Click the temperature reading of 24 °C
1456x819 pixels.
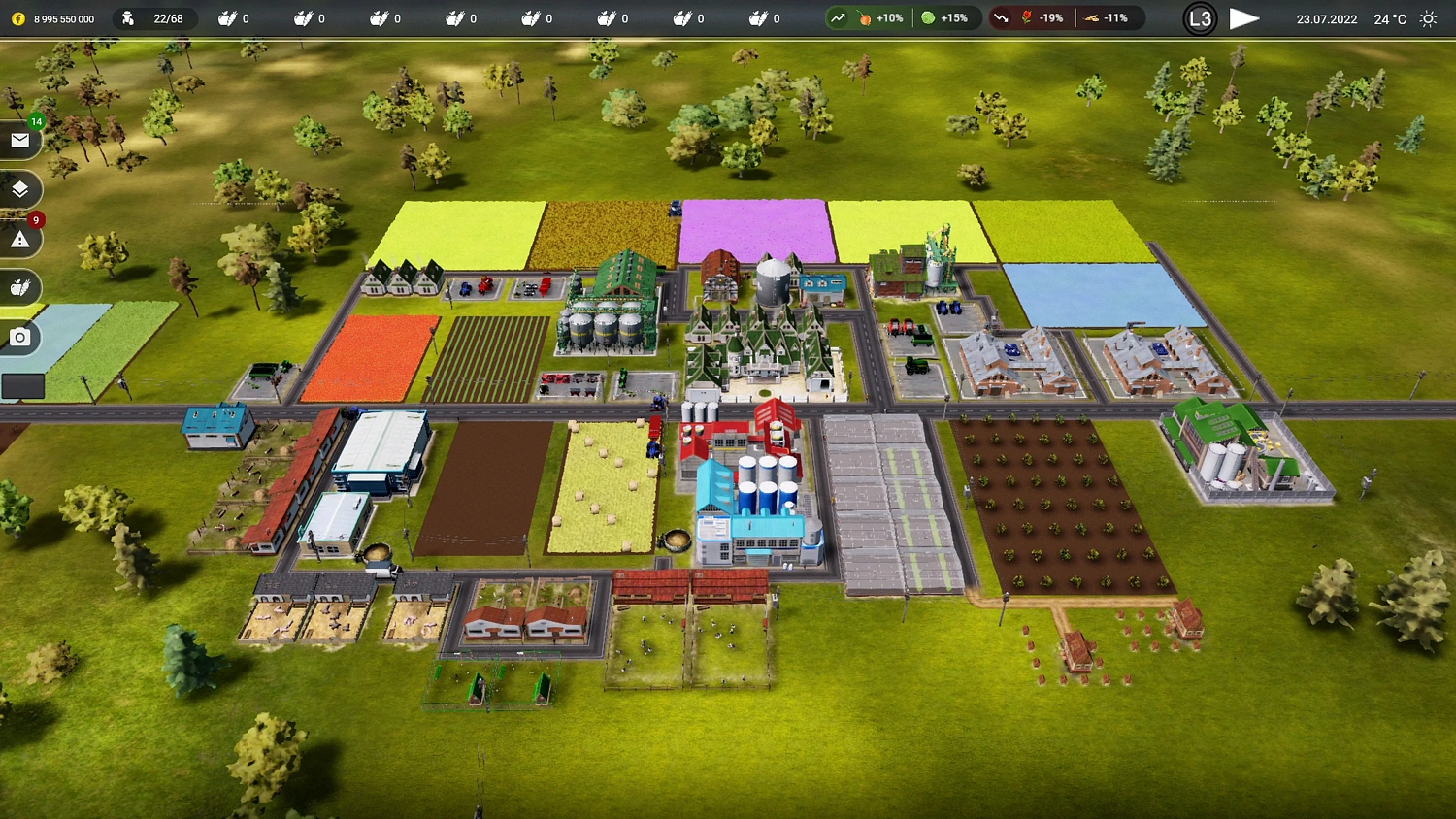point(1388,17)
